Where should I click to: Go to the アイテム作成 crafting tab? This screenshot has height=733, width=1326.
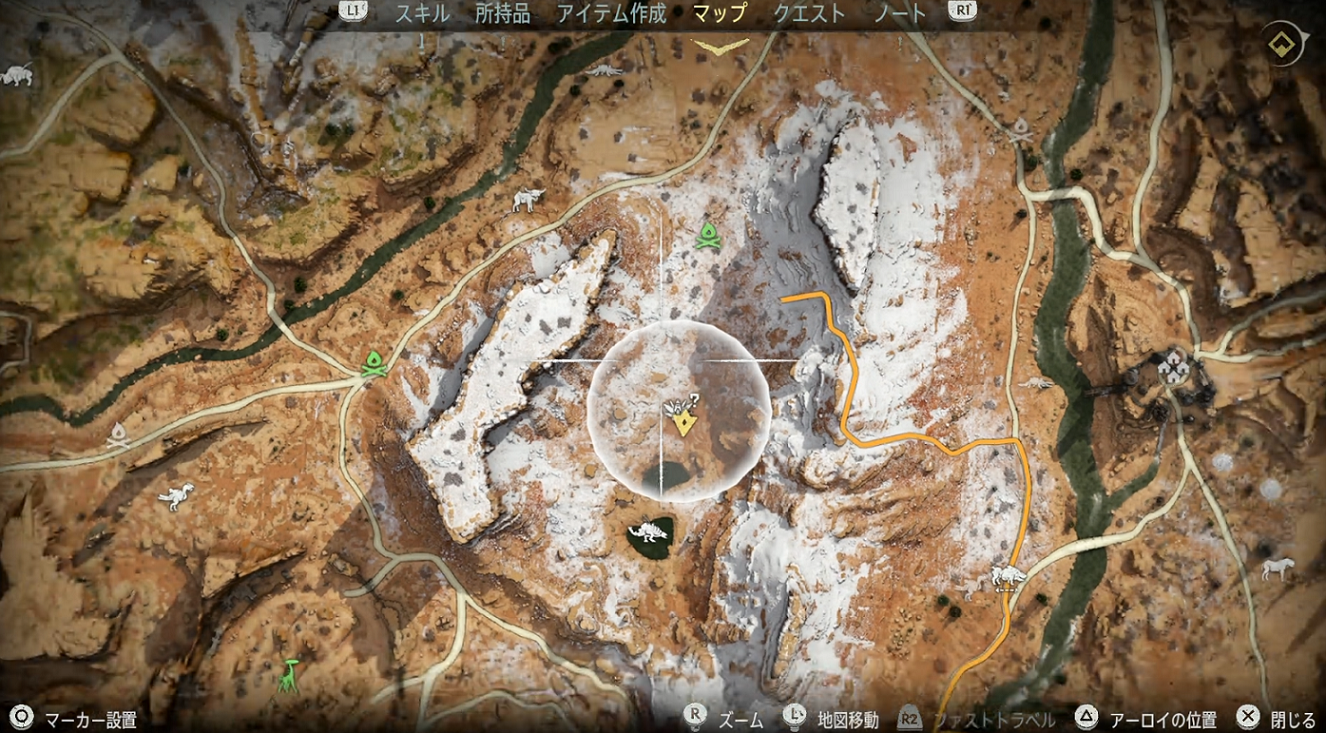[611, 14]
